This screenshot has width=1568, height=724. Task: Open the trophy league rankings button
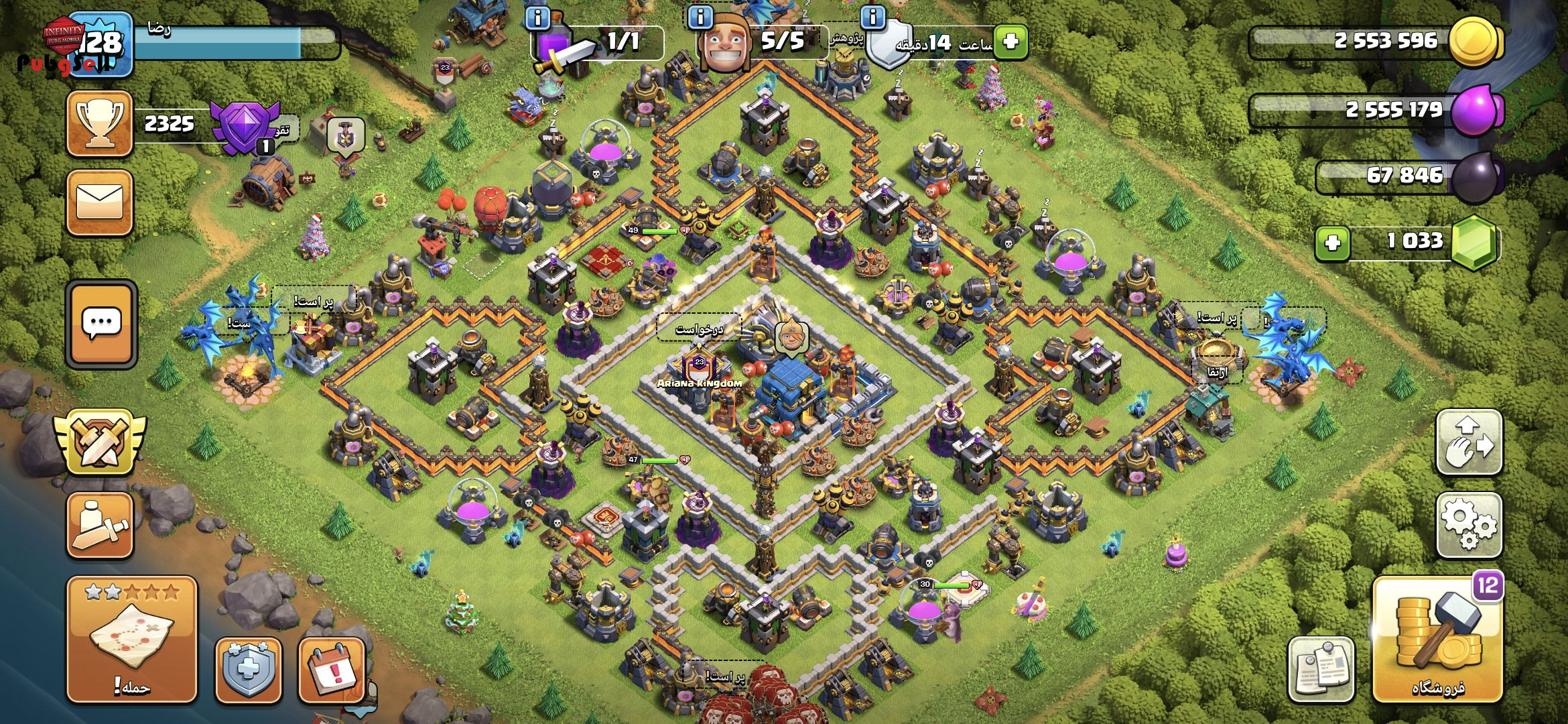coord(99,124)
